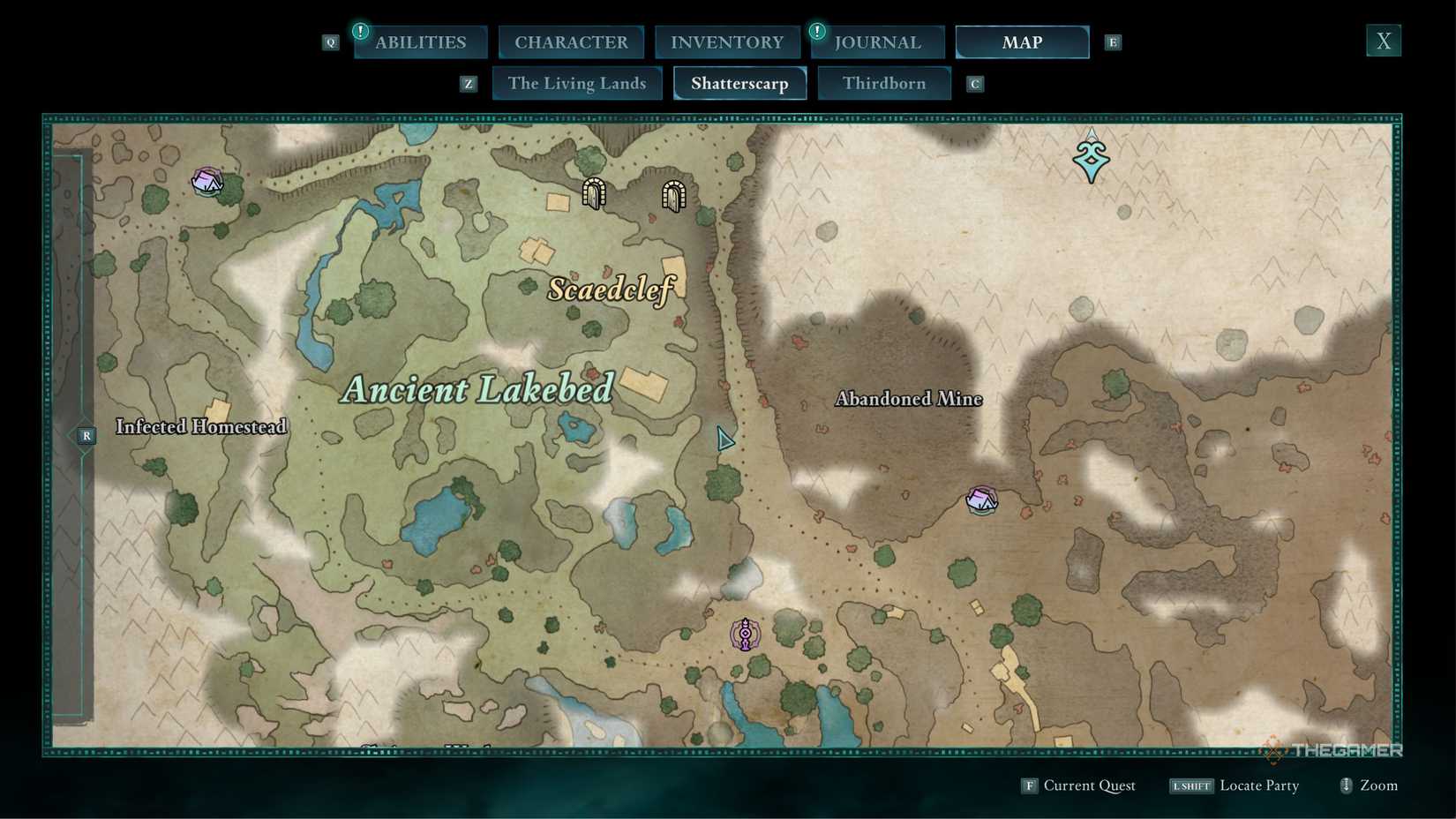
Task: Expand the R side panel on the left edge
Action: click(86, 435)
